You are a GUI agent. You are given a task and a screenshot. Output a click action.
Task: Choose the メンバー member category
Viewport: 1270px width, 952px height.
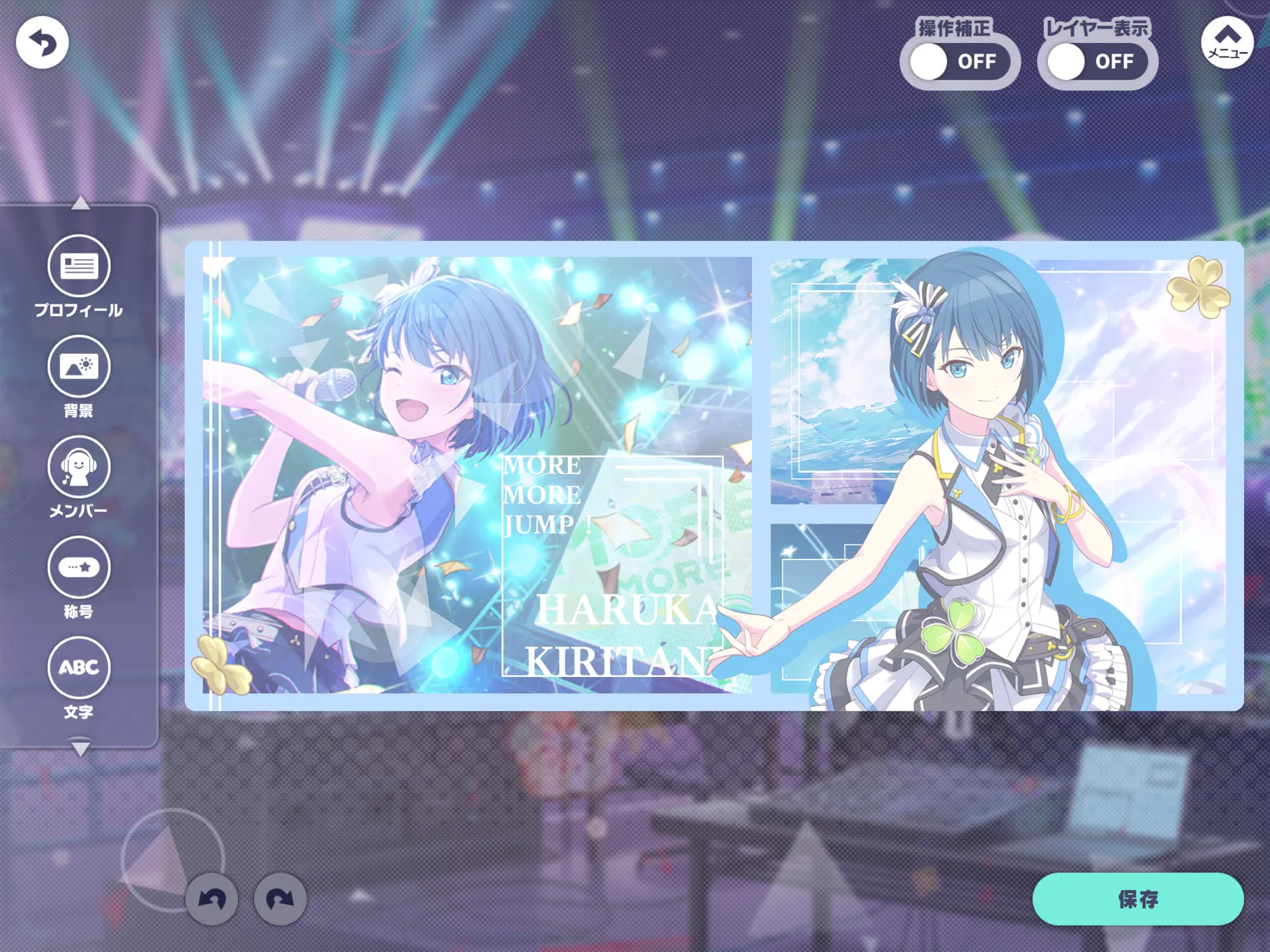tap(79, 467)
